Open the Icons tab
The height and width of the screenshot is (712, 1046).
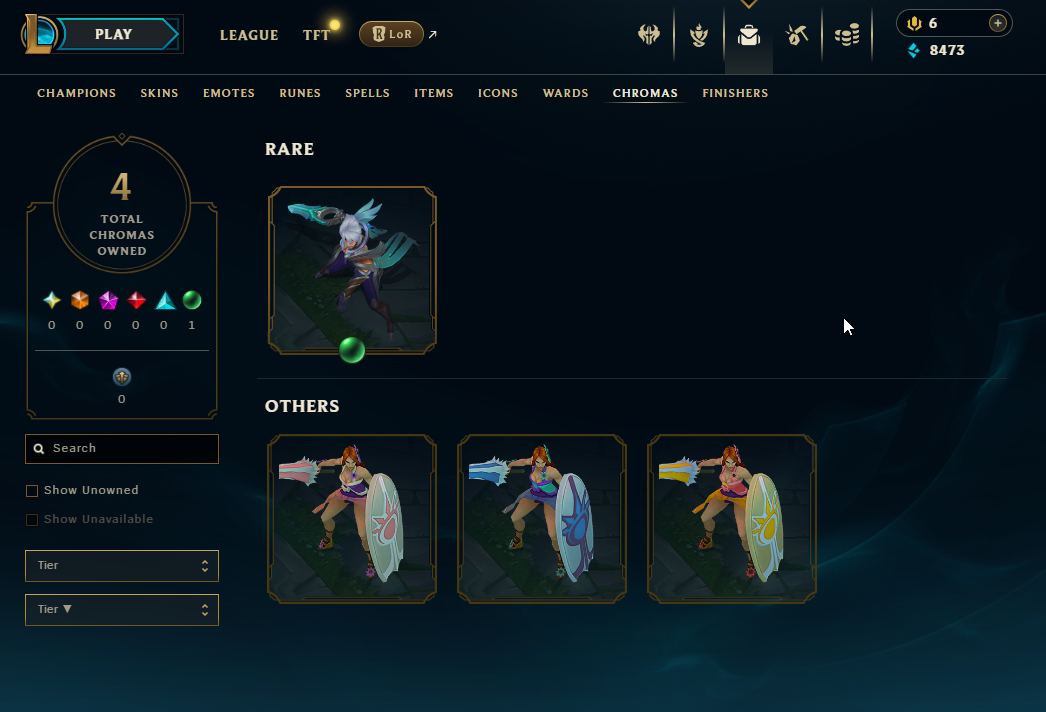coord(498,93)
